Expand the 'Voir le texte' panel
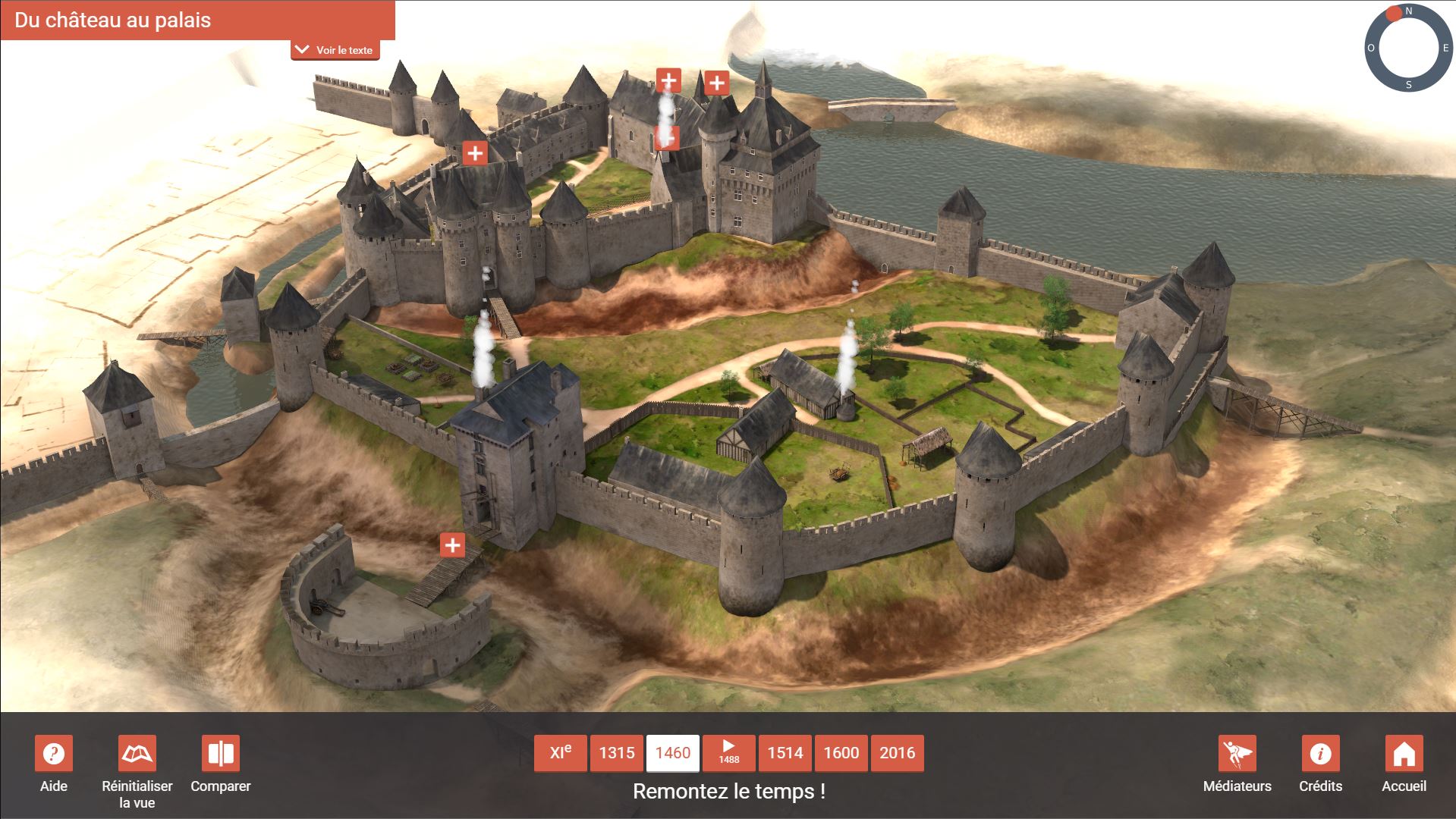This screenshot has height=819, width=1456. (335, 50)
